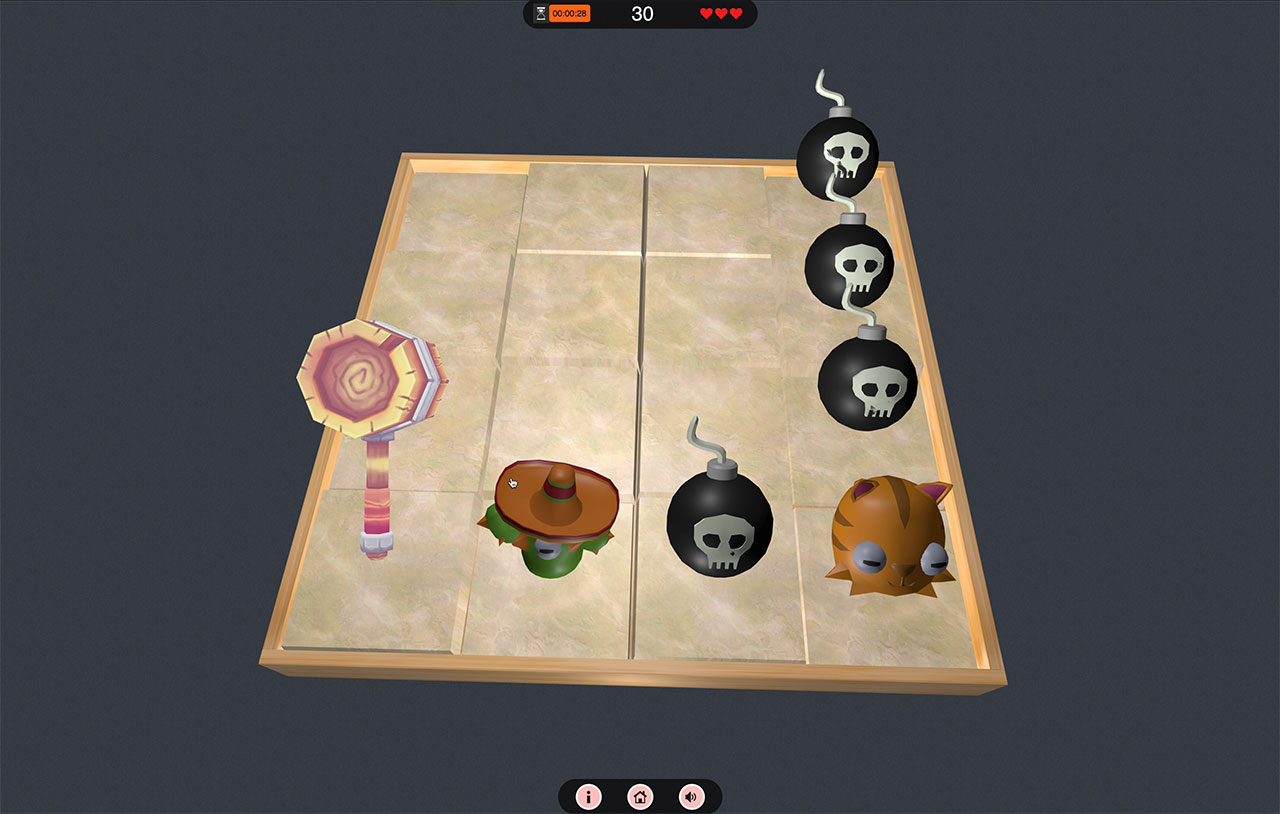
Task: Click the topmost bomb near the board edge
Action: (840, 155)
